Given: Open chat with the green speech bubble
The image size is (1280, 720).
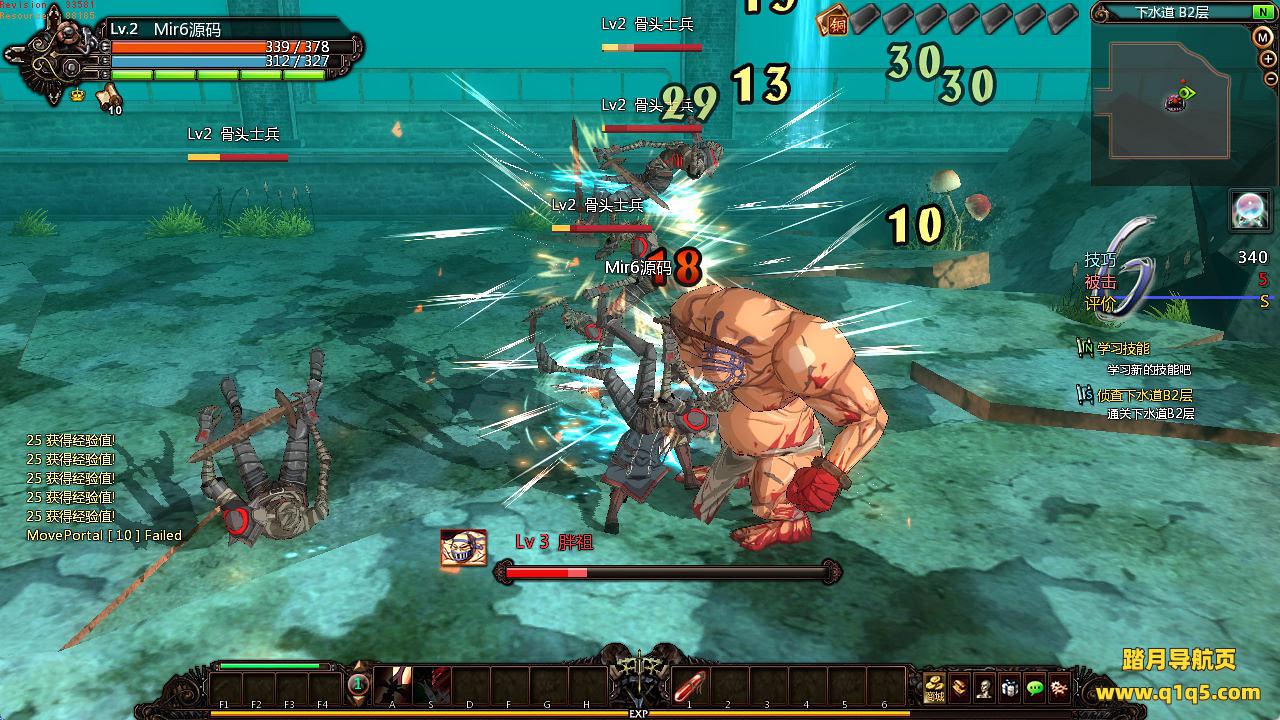Looking at the screenshot, I should 1035,687.
